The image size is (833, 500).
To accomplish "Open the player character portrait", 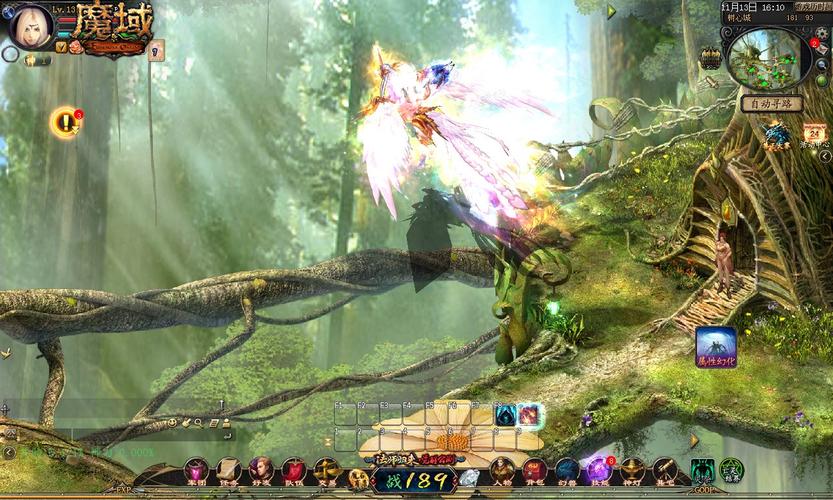I will click(30, 26).
